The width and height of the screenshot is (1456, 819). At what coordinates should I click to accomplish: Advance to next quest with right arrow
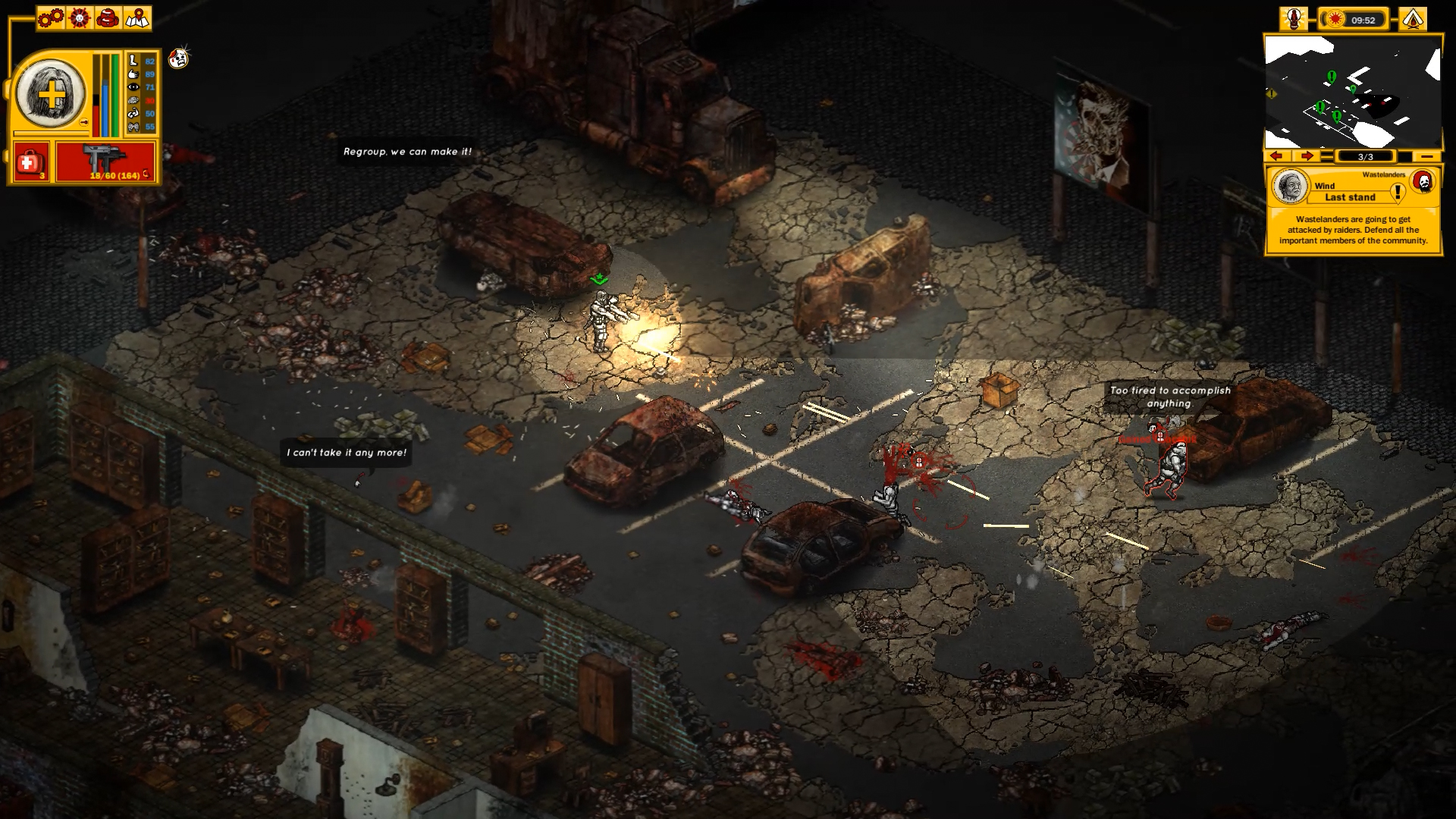pos(1305,156)
